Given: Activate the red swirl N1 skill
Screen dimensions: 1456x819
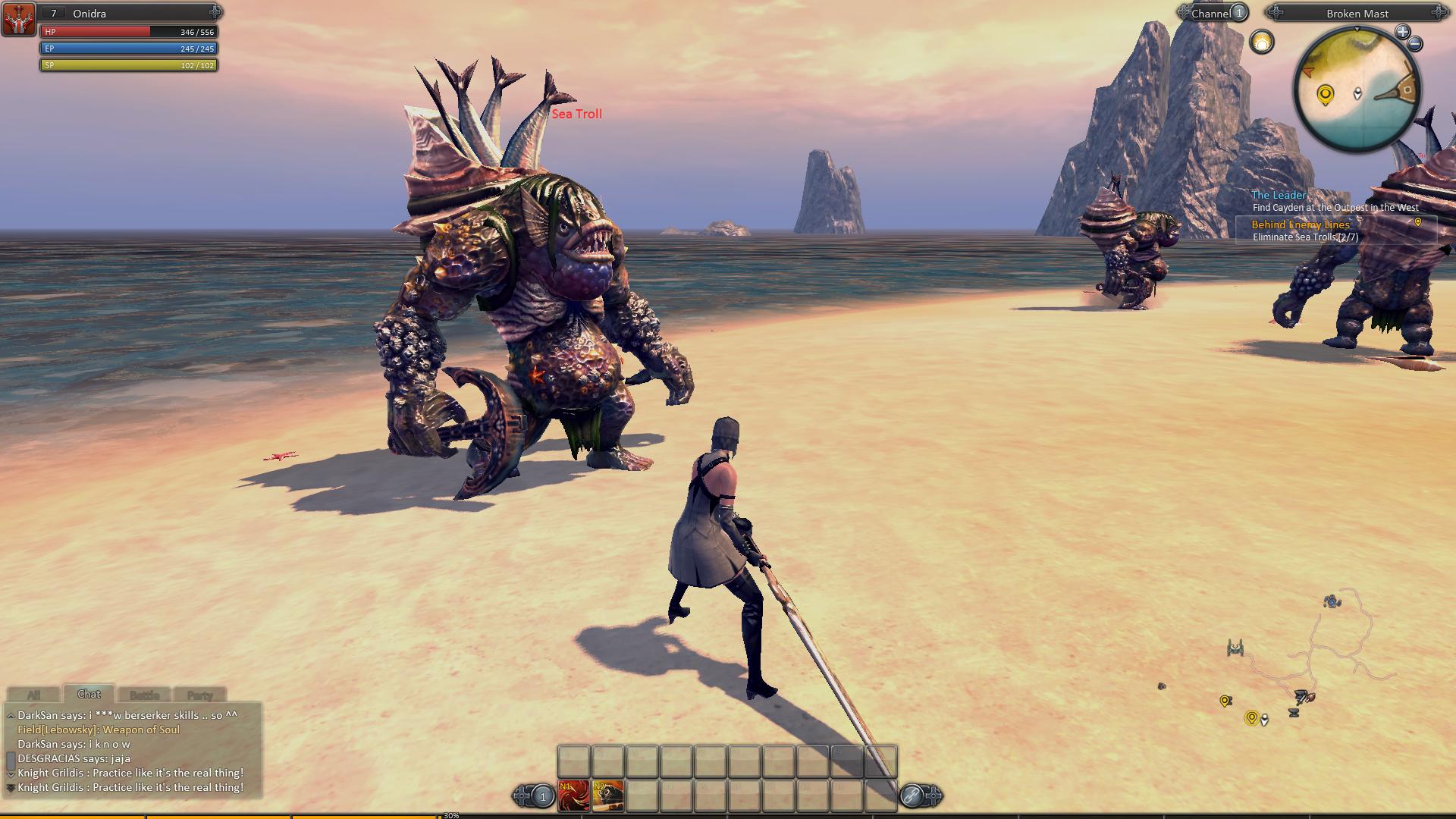Looking at the screenshot, I should pos(573,795).
